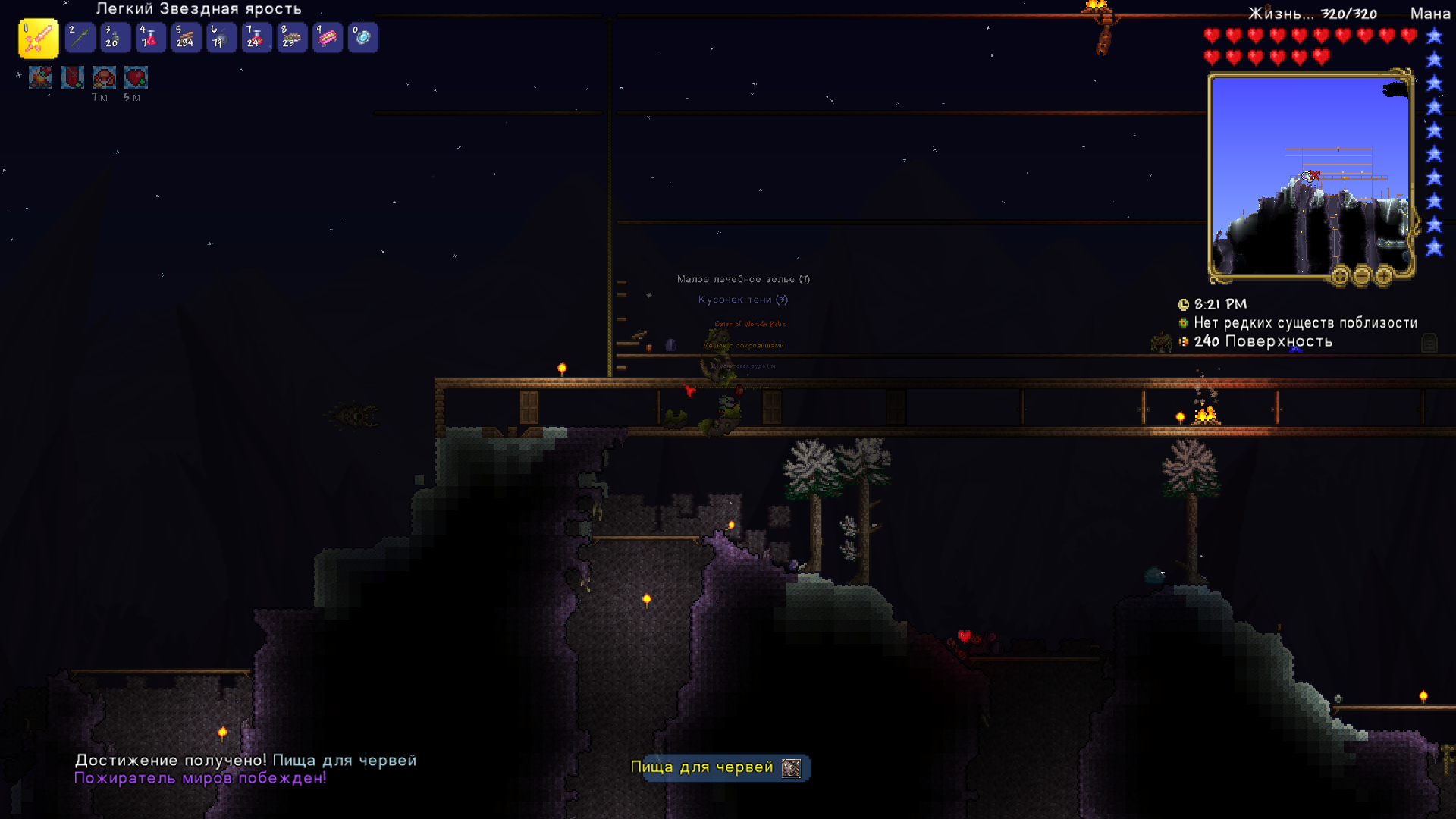Select the red healing potion stack of 7
The height and width of the screenshot is (819, 1456).
point(150,37)
